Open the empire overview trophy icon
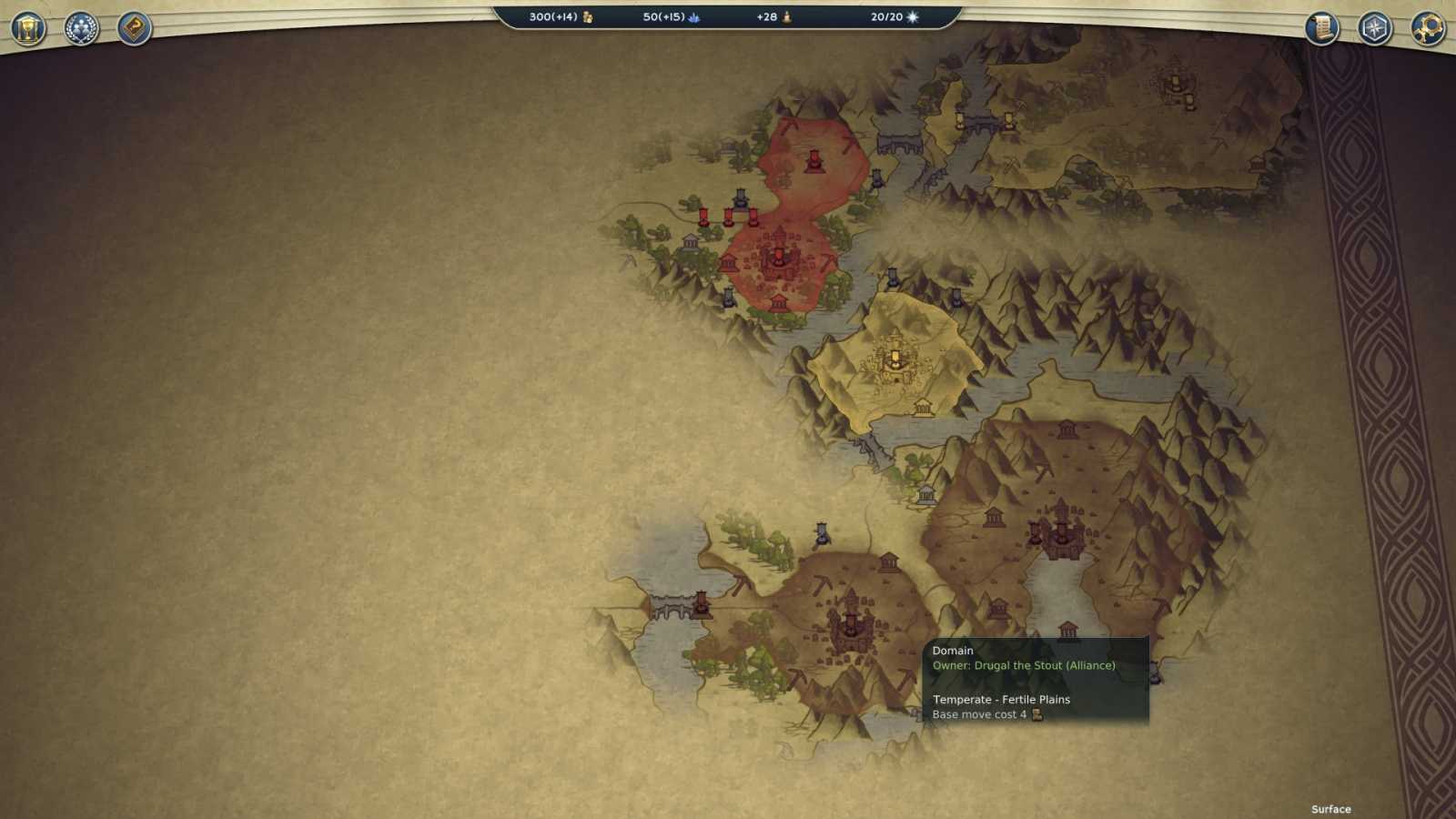 pos(27,27)
